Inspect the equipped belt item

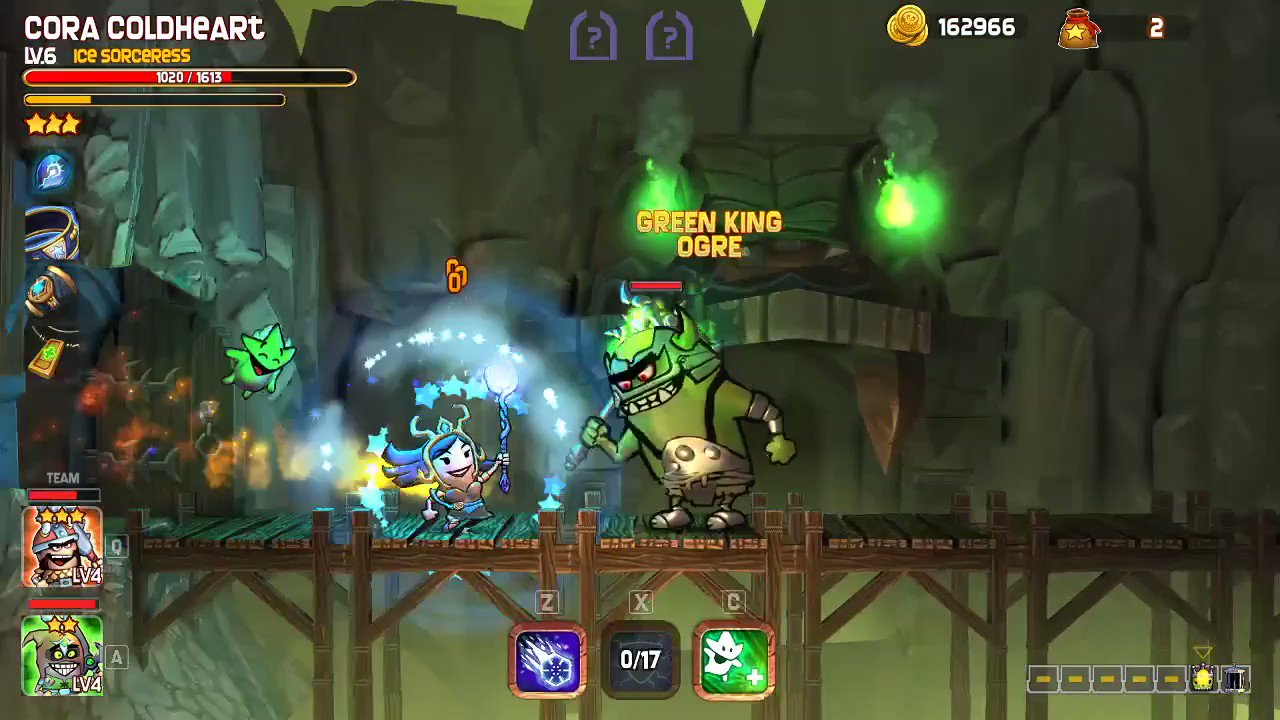(50, 232)
